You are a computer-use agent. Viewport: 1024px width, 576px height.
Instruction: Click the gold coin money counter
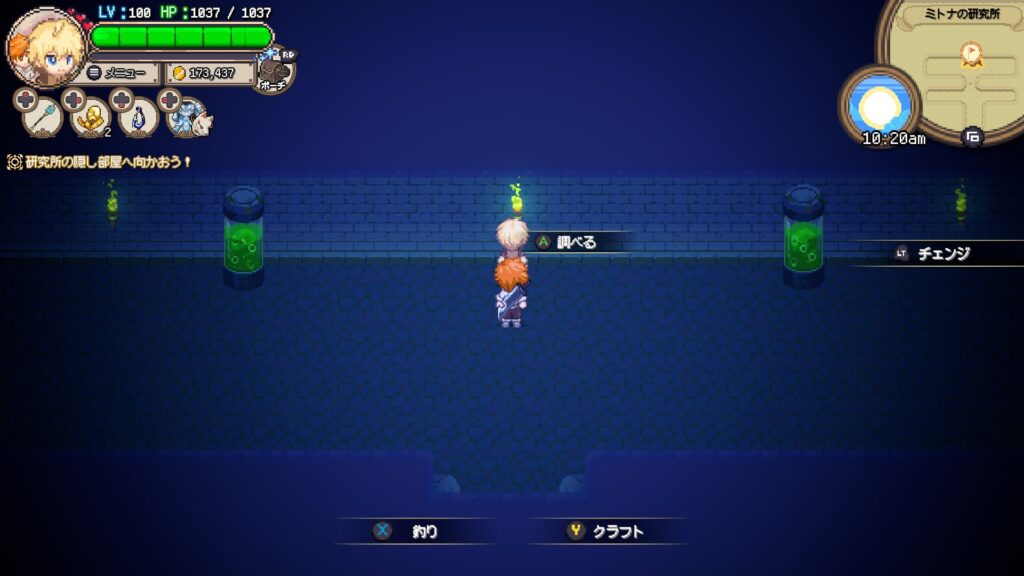click(x=208, y=73)
